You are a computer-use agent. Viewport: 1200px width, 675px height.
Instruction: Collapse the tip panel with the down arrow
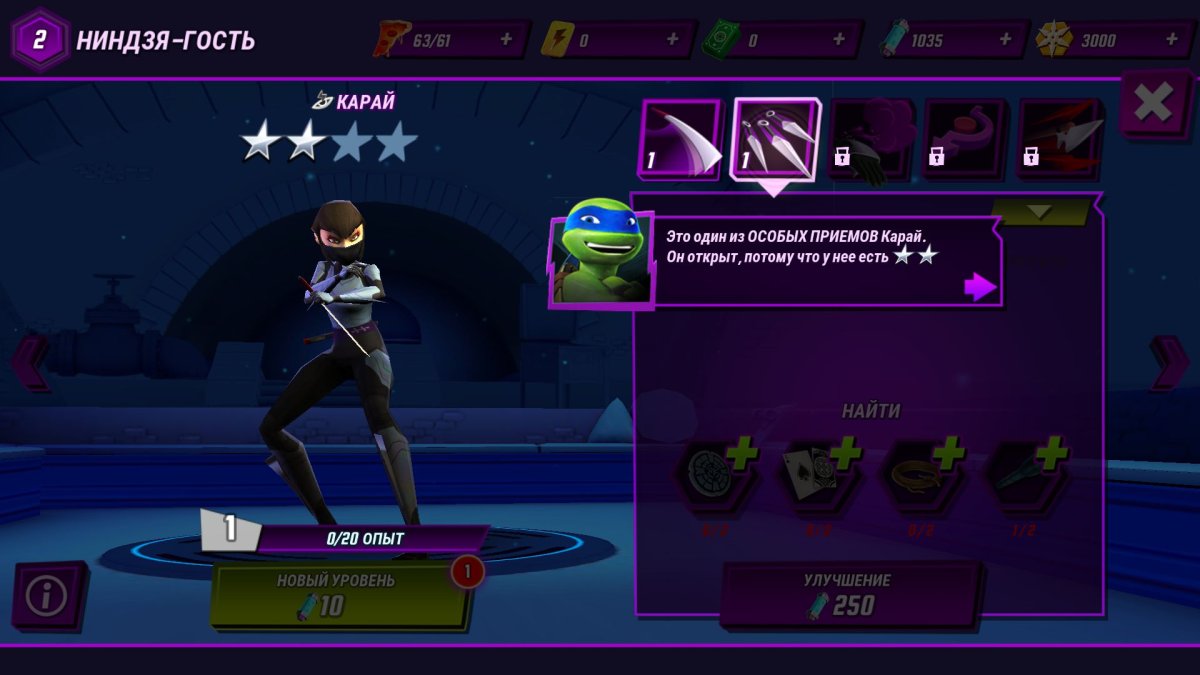(1039, 212)
